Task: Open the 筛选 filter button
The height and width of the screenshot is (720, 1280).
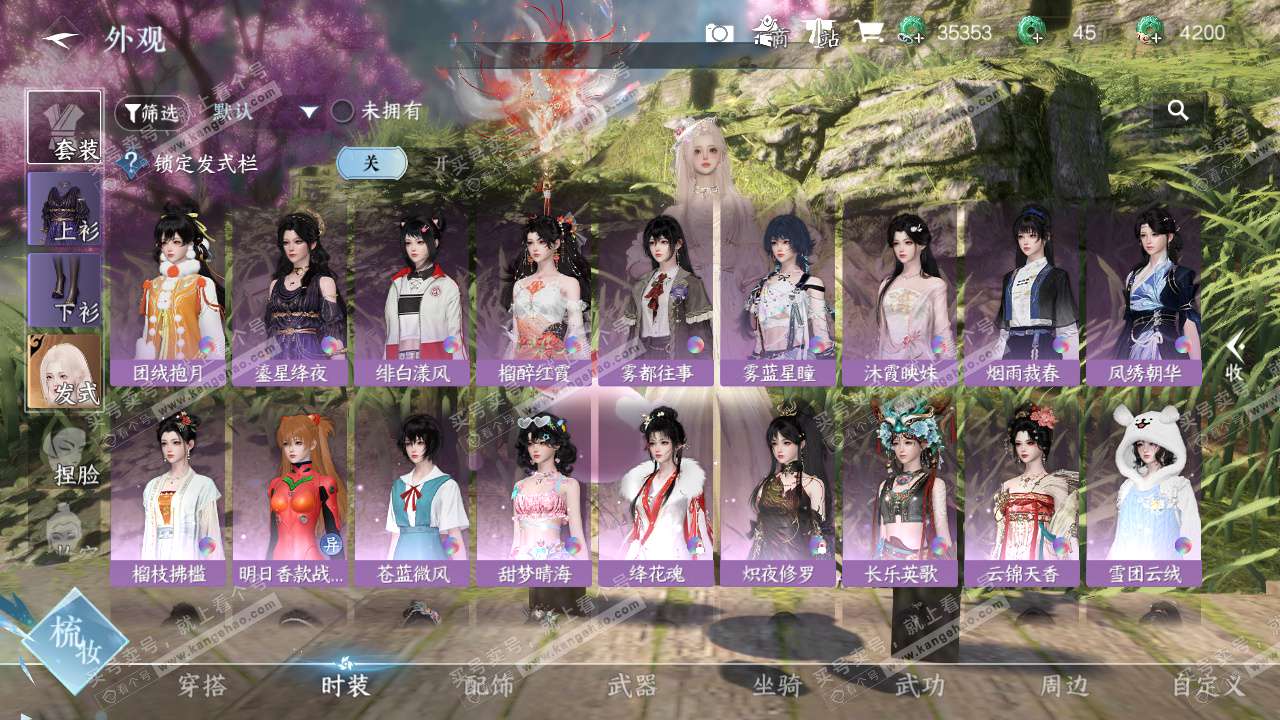Action: pyautogui.click(x=152, y=113)
